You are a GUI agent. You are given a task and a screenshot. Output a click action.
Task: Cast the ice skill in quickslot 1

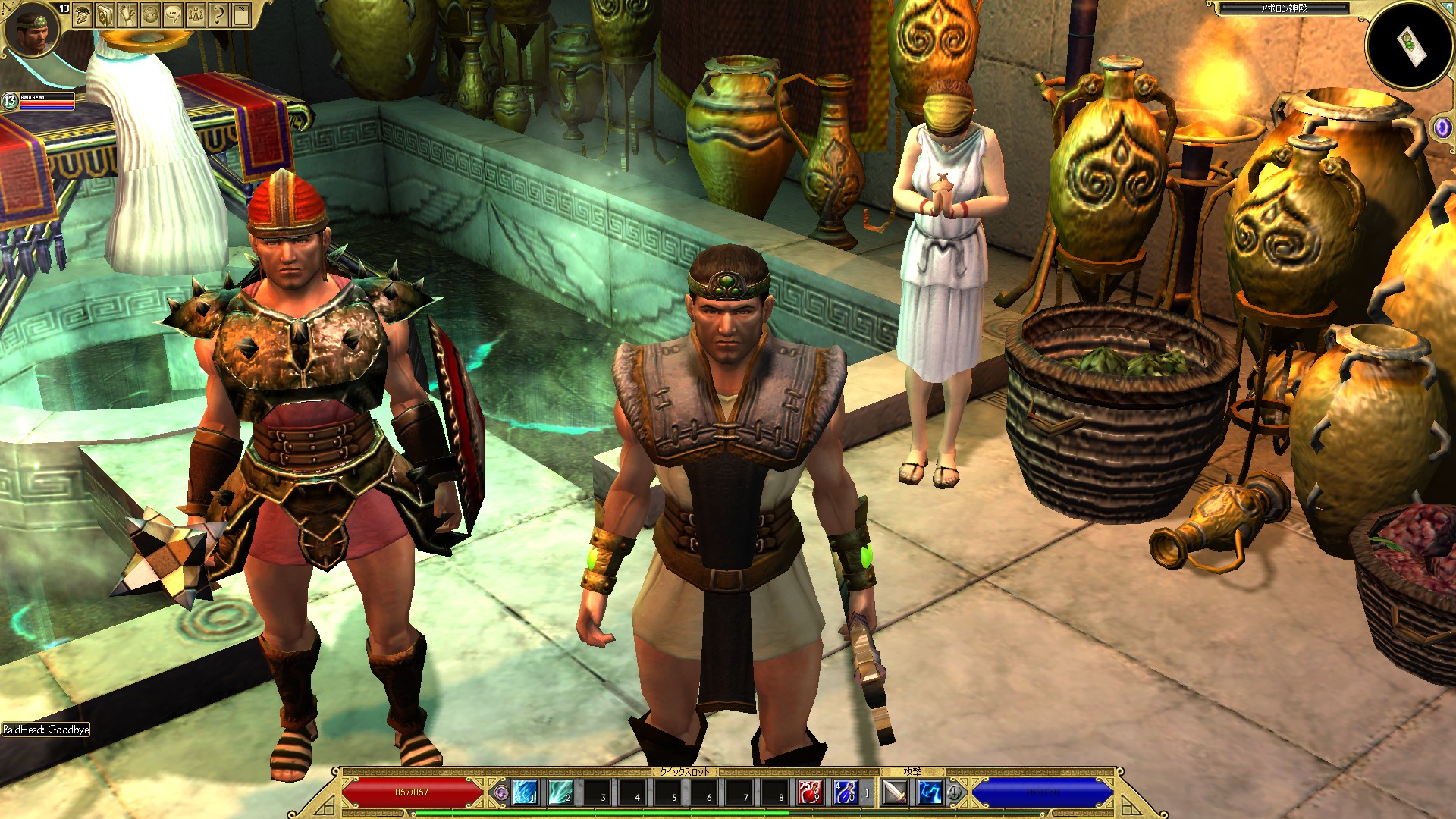[x=523, y=791]
